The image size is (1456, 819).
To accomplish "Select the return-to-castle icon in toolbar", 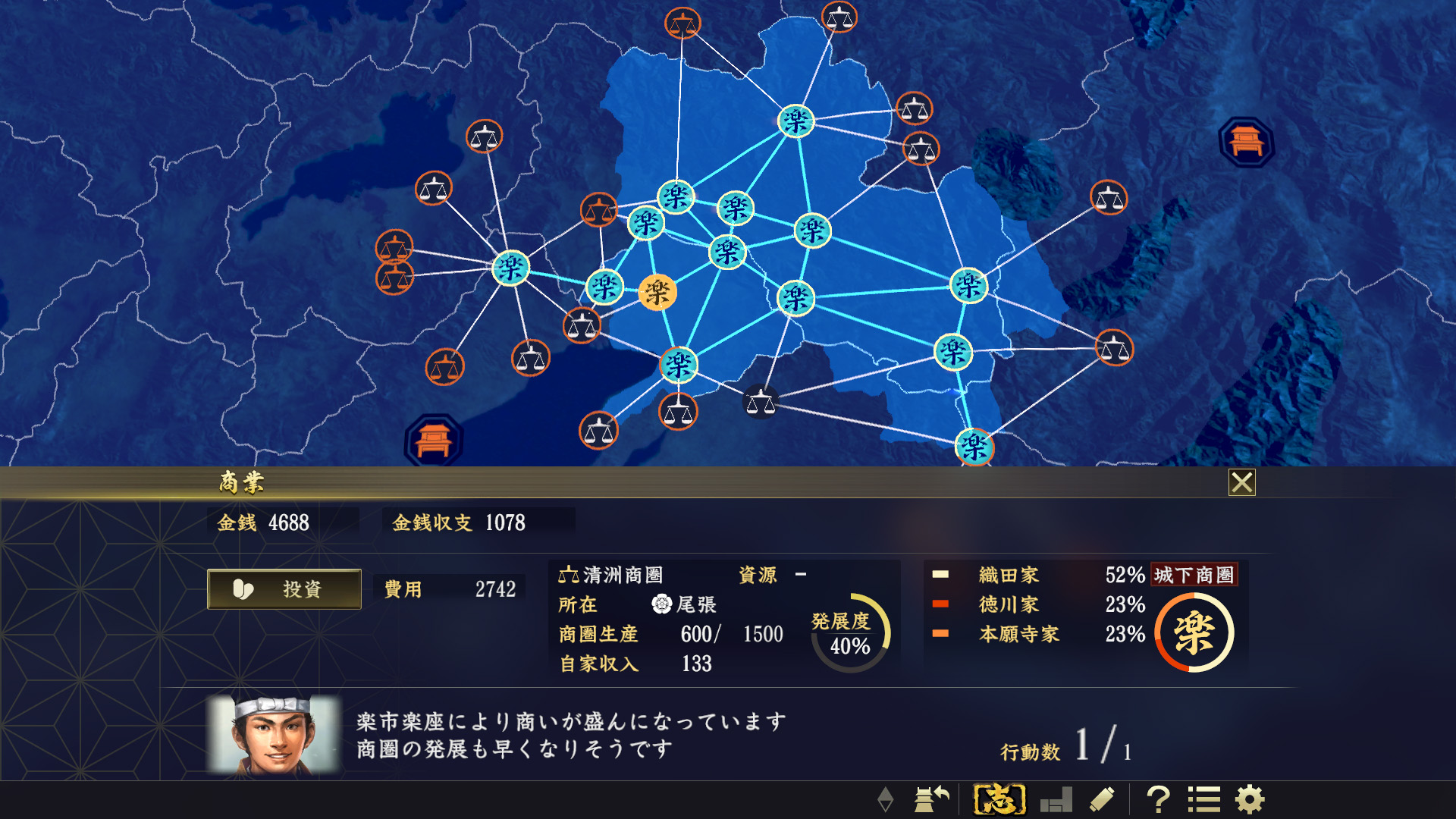I will [934, 797].
